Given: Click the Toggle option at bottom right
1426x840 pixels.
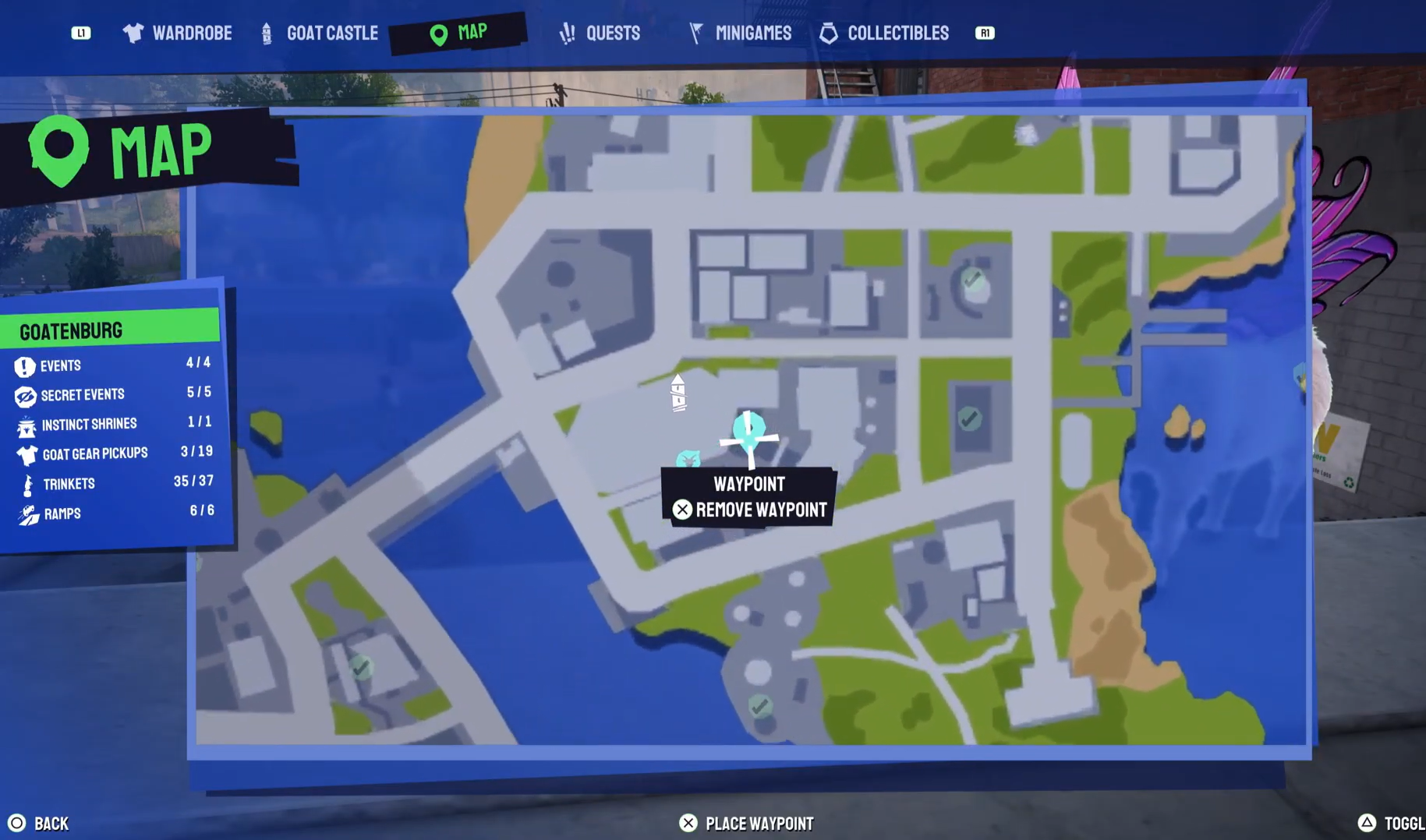Looking at the screenshot, I should (x=1396, y=823).
